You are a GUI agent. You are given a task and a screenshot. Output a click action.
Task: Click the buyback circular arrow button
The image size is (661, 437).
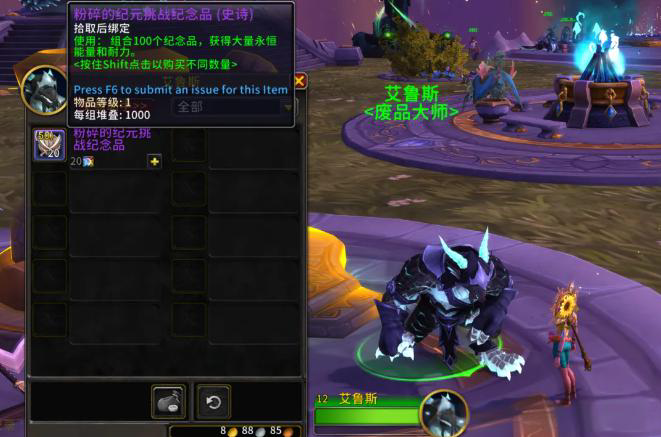[213, 401]
